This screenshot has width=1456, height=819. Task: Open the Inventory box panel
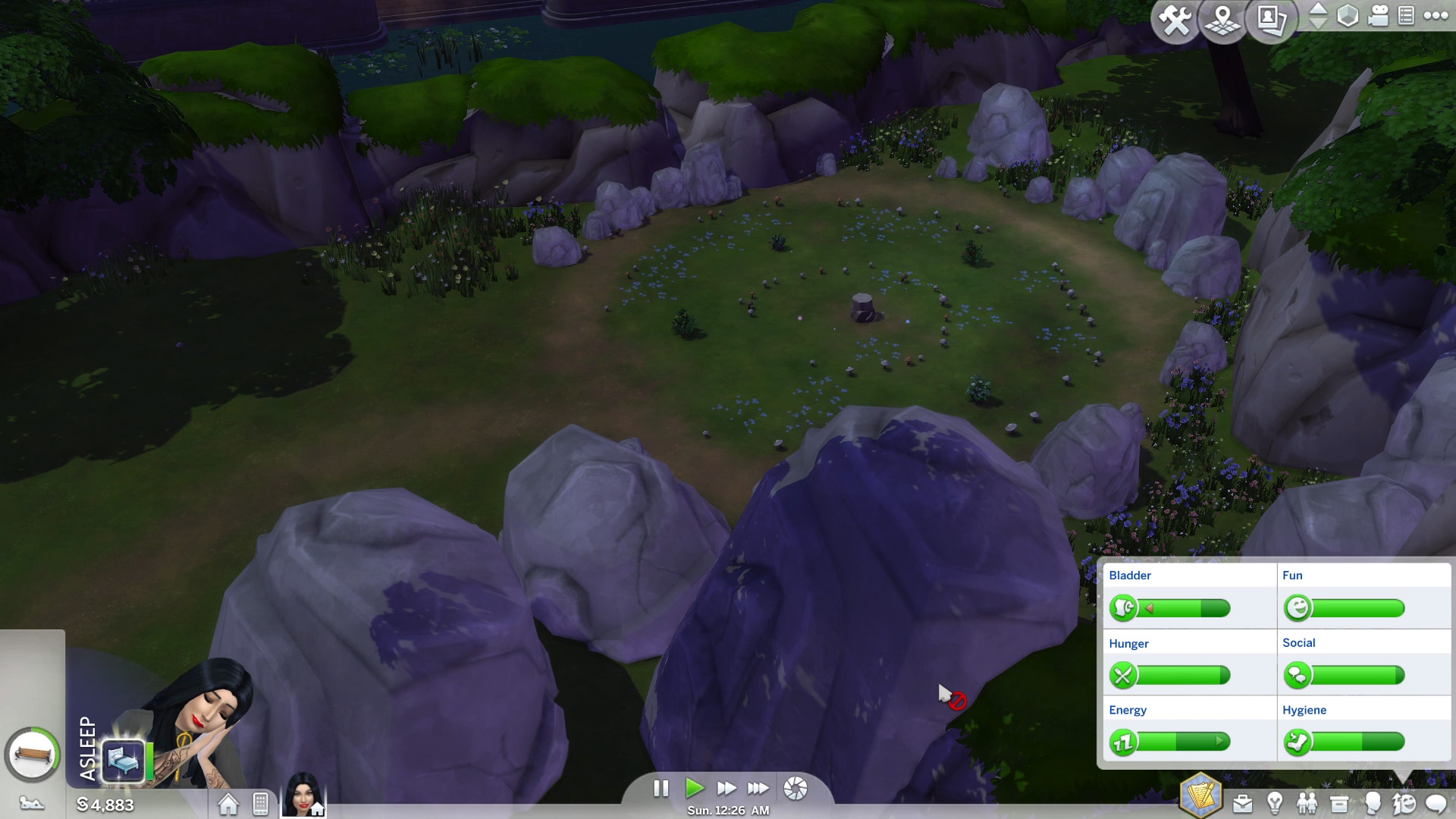pyautogui.click(x=1339, y=803)
